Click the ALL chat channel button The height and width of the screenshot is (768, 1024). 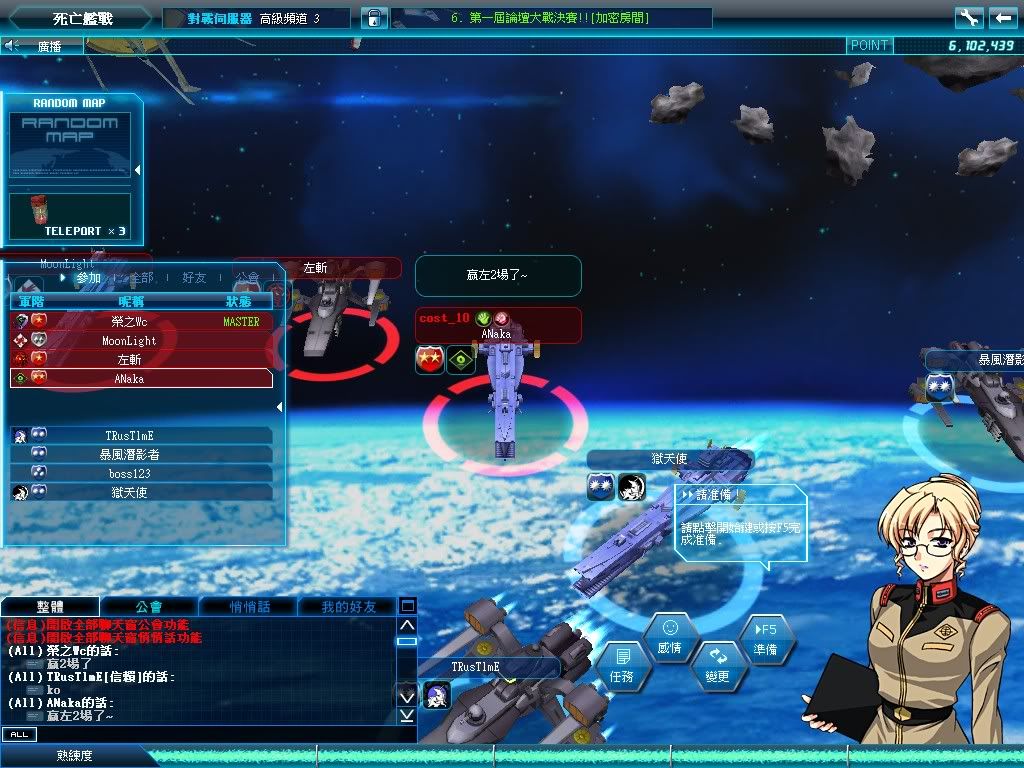point(18,735)
